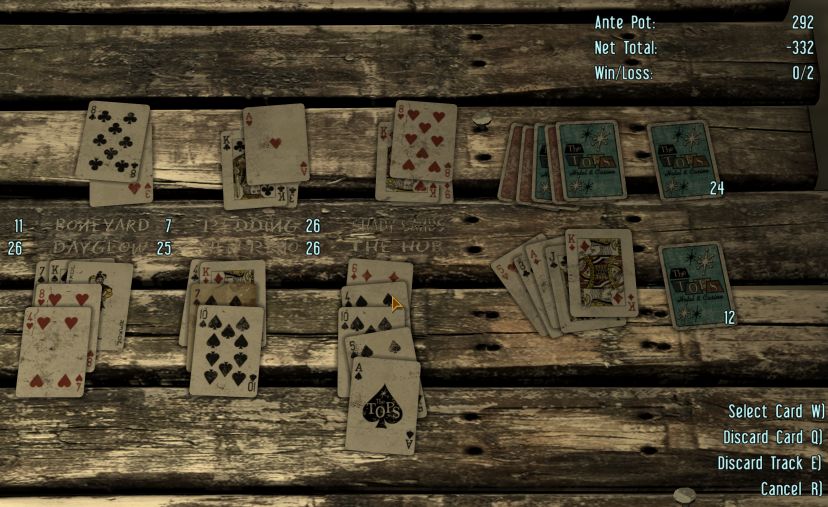Click your draw deck showing 12 cards
The image size is (828, 507).
pos(697,285)
